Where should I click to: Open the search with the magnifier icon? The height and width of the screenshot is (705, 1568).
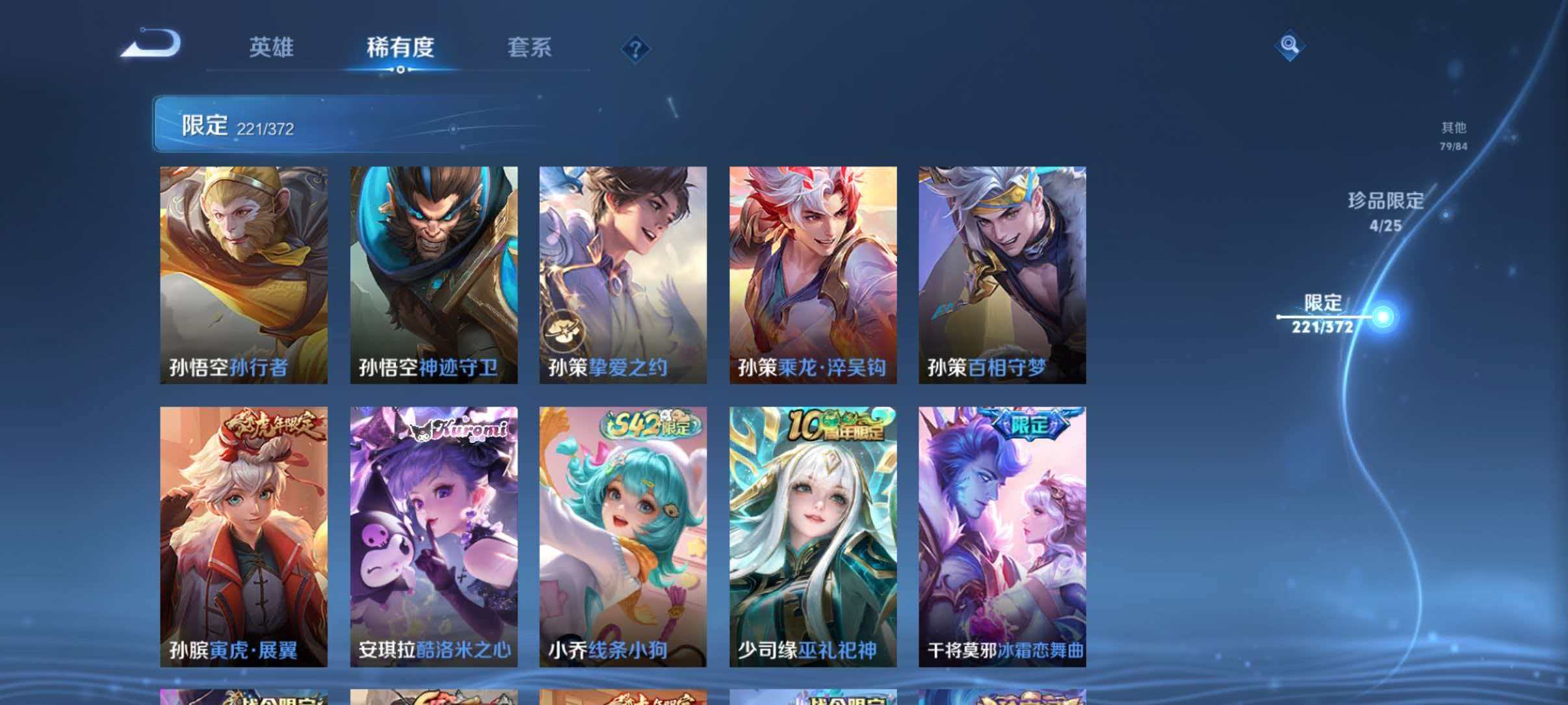(x=1290, y=46)
